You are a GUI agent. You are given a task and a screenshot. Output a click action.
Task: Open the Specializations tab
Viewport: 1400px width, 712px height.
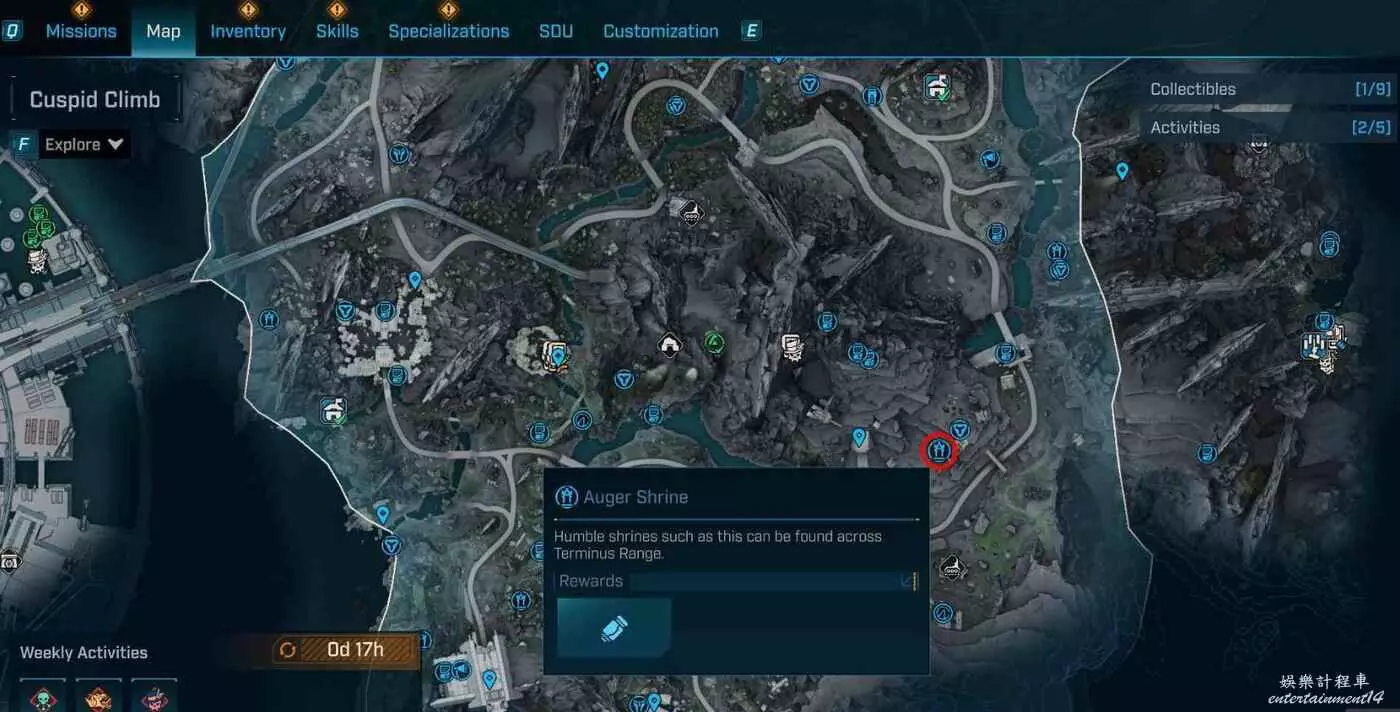tap(448, 31)
